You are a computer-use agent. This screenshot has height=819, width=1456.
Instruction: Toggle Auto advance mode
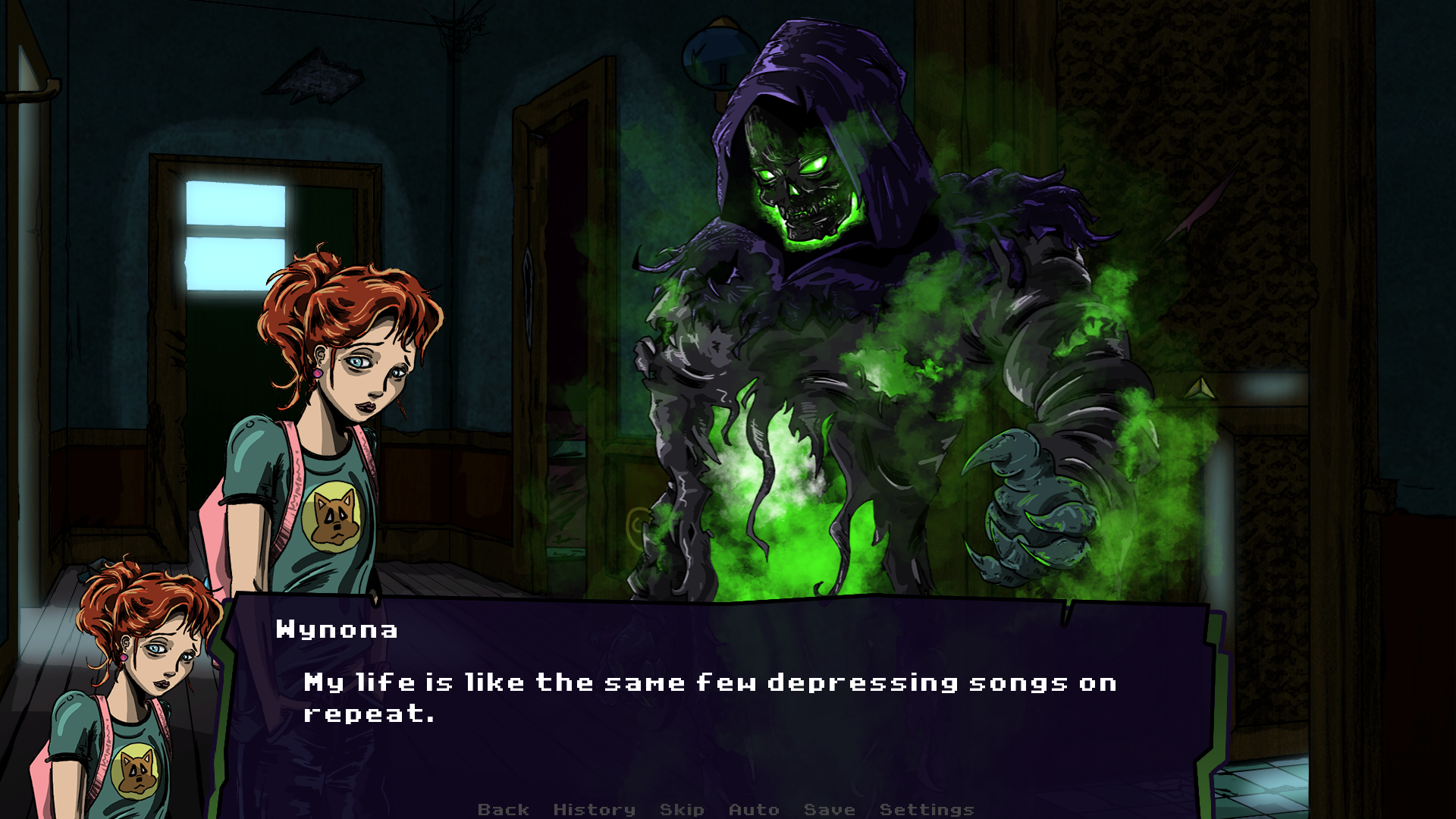coord(754,809)
